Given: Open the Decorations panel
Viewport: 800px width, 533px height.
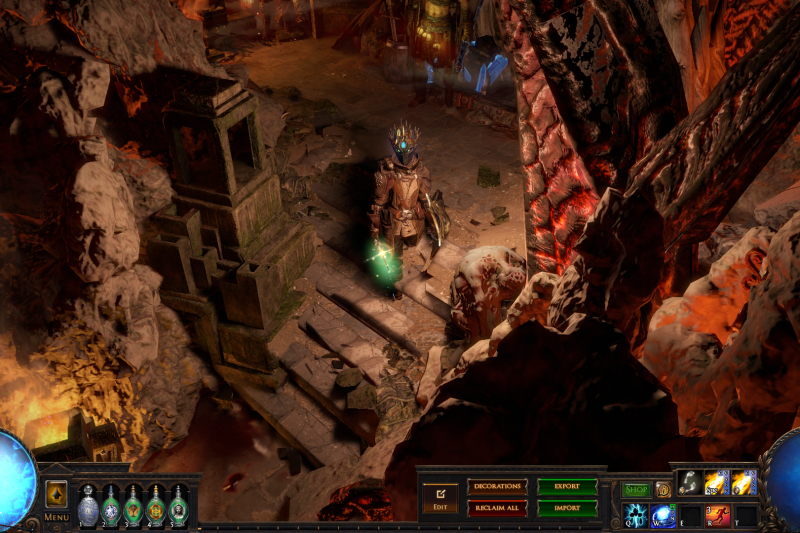Looking at the screenshot, I should click(497, 487).
